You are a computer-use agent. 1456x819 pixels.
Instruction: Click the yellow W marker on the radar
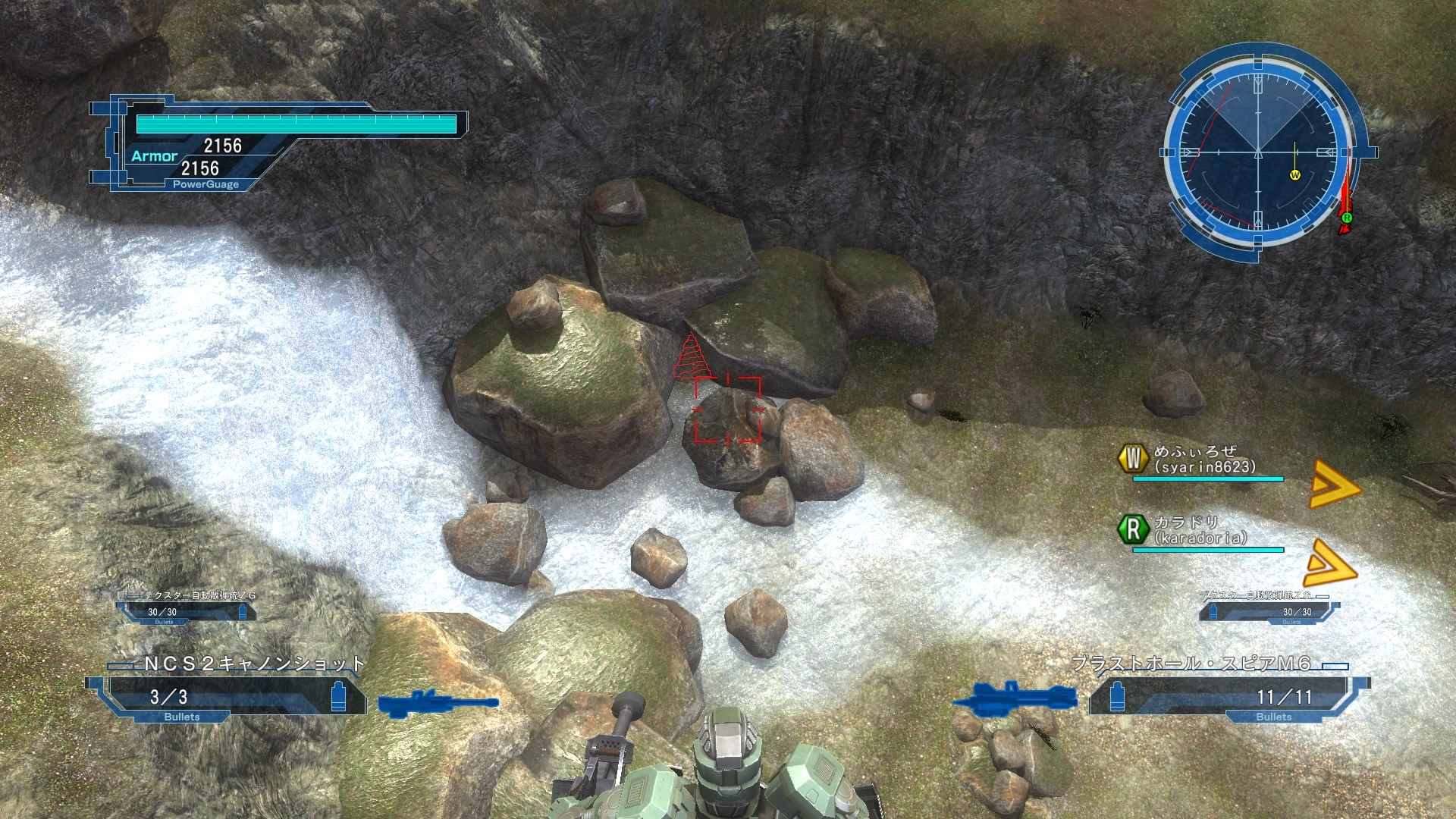(x=1294, y=175)
